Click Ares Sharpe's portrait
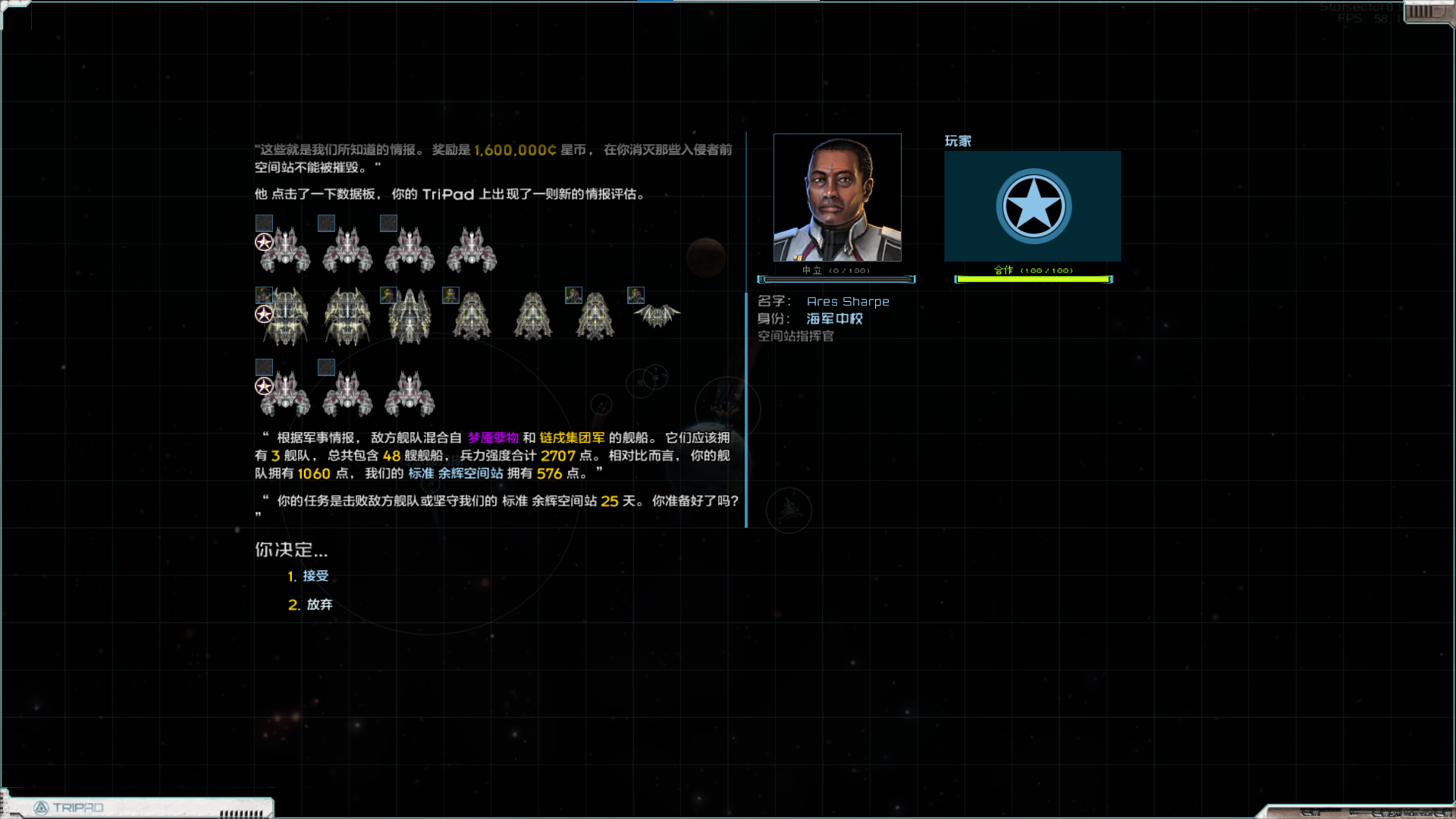Image resolution: width=1456 pixels, height=819 pixels. (837, 198)
